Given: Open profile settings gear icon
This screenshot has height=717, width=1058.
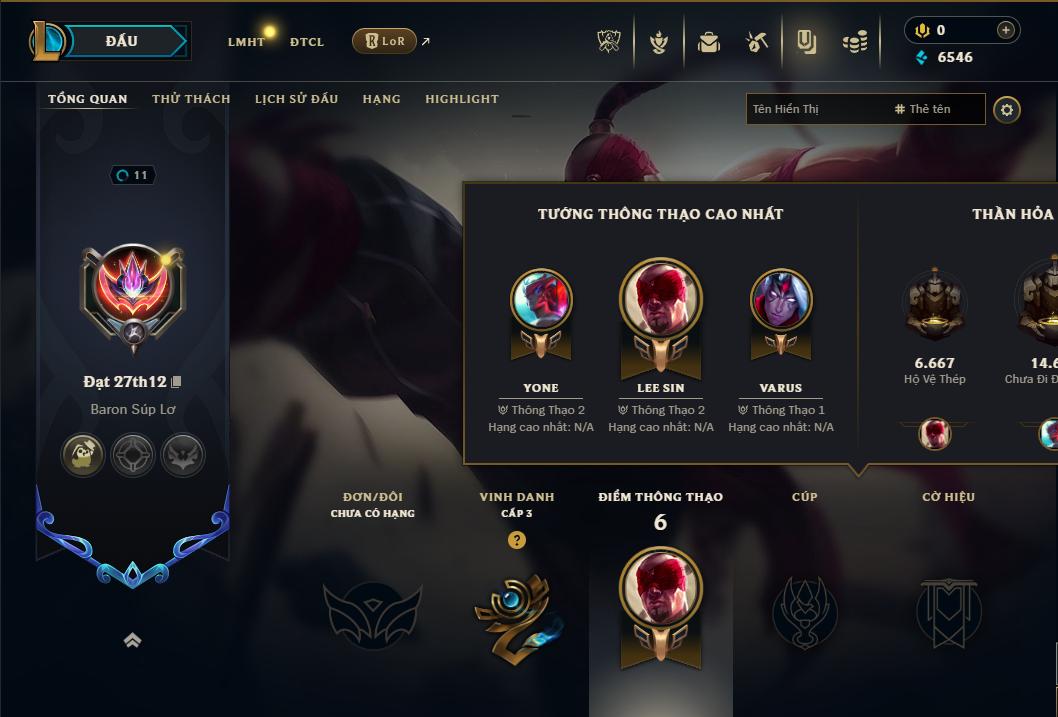Looking at the screenshot, I should pos(1007,109).
